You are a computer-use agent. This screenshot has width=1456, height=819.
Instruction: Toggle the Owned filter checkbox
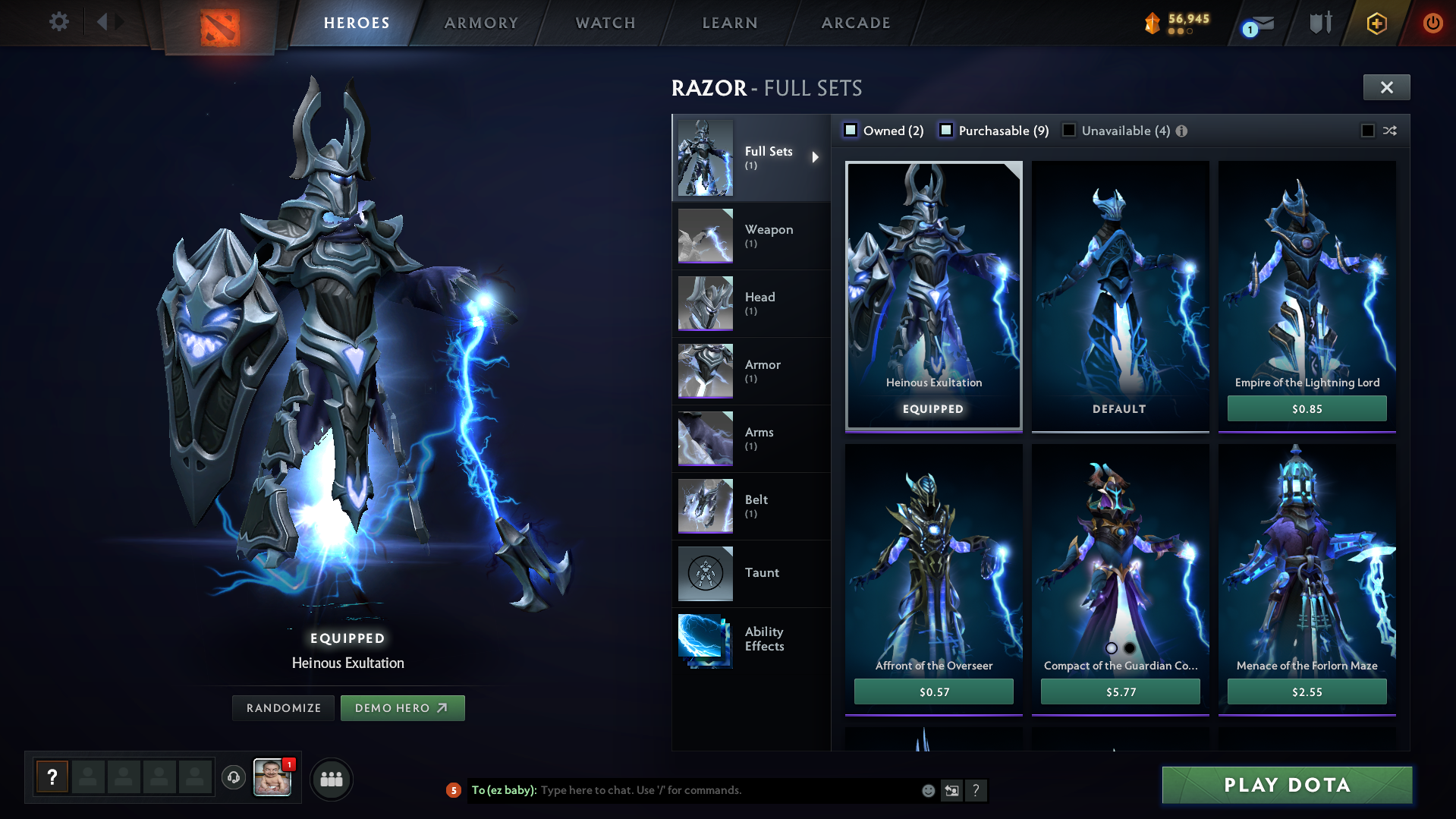pyautogui.click(x=851, y=131)
